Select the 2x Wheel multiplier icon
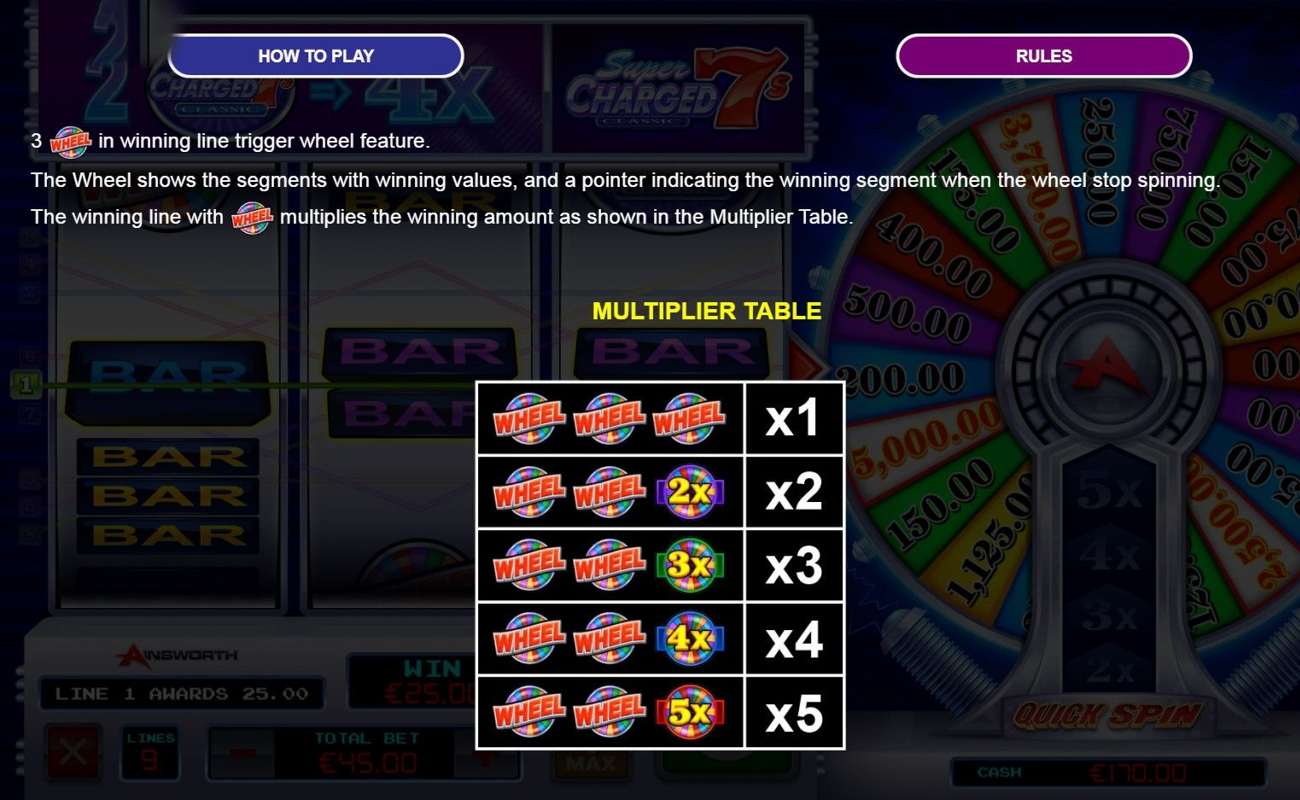Viewport: 1300px width, 800px height. tap(690, 490)
